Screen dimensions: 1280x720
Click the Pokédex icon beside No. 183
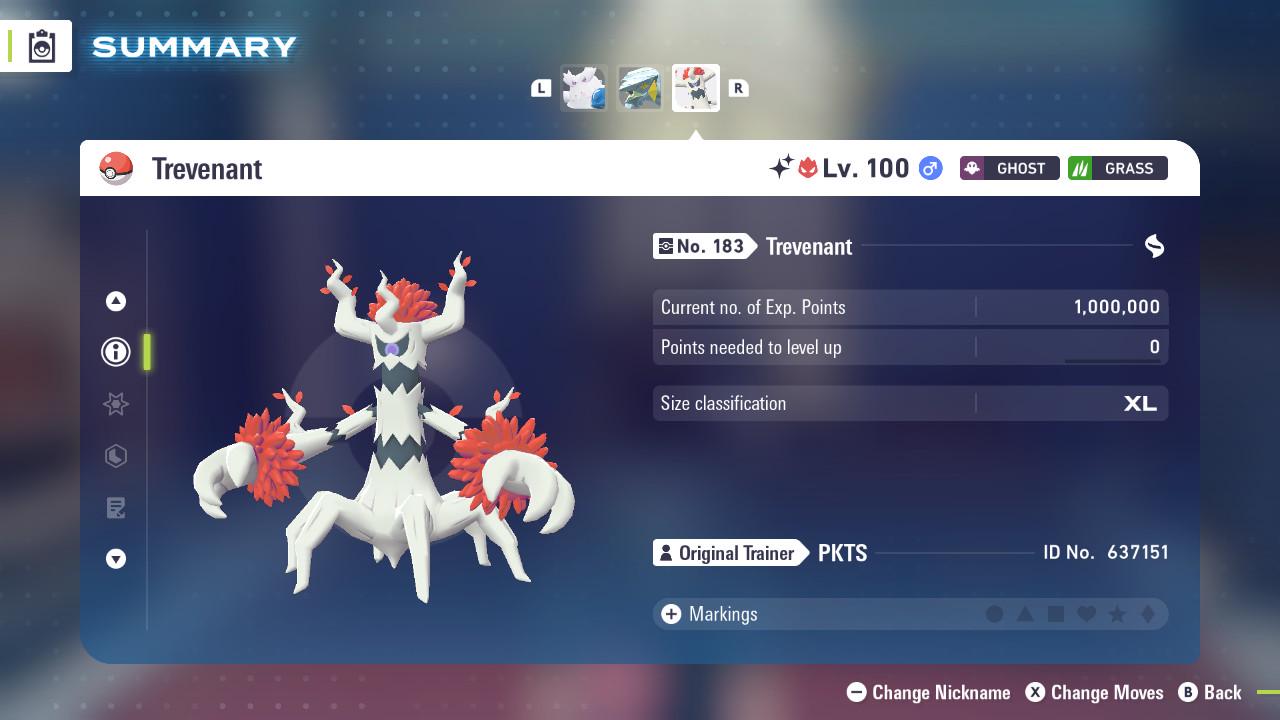click(667, 246)
